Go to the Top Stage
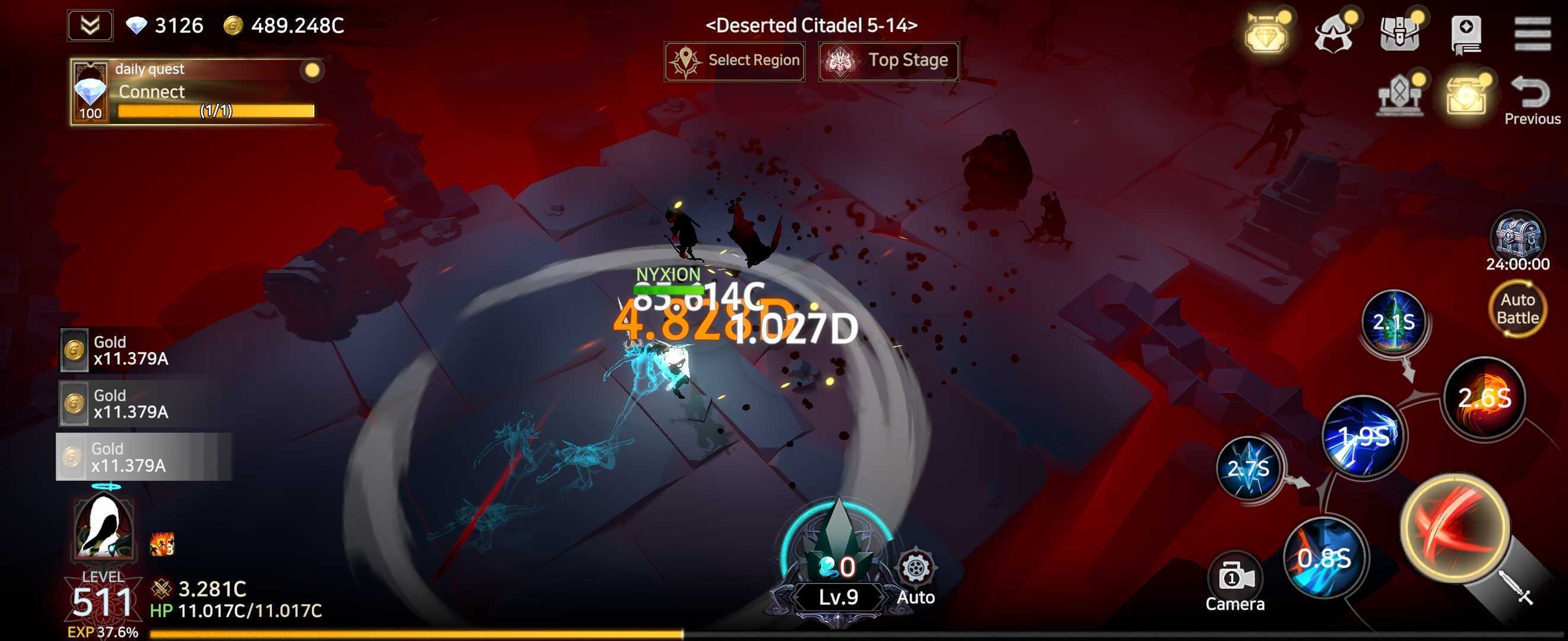Image resolution: width=1568 pixels, height=641 pixels. 889,61
